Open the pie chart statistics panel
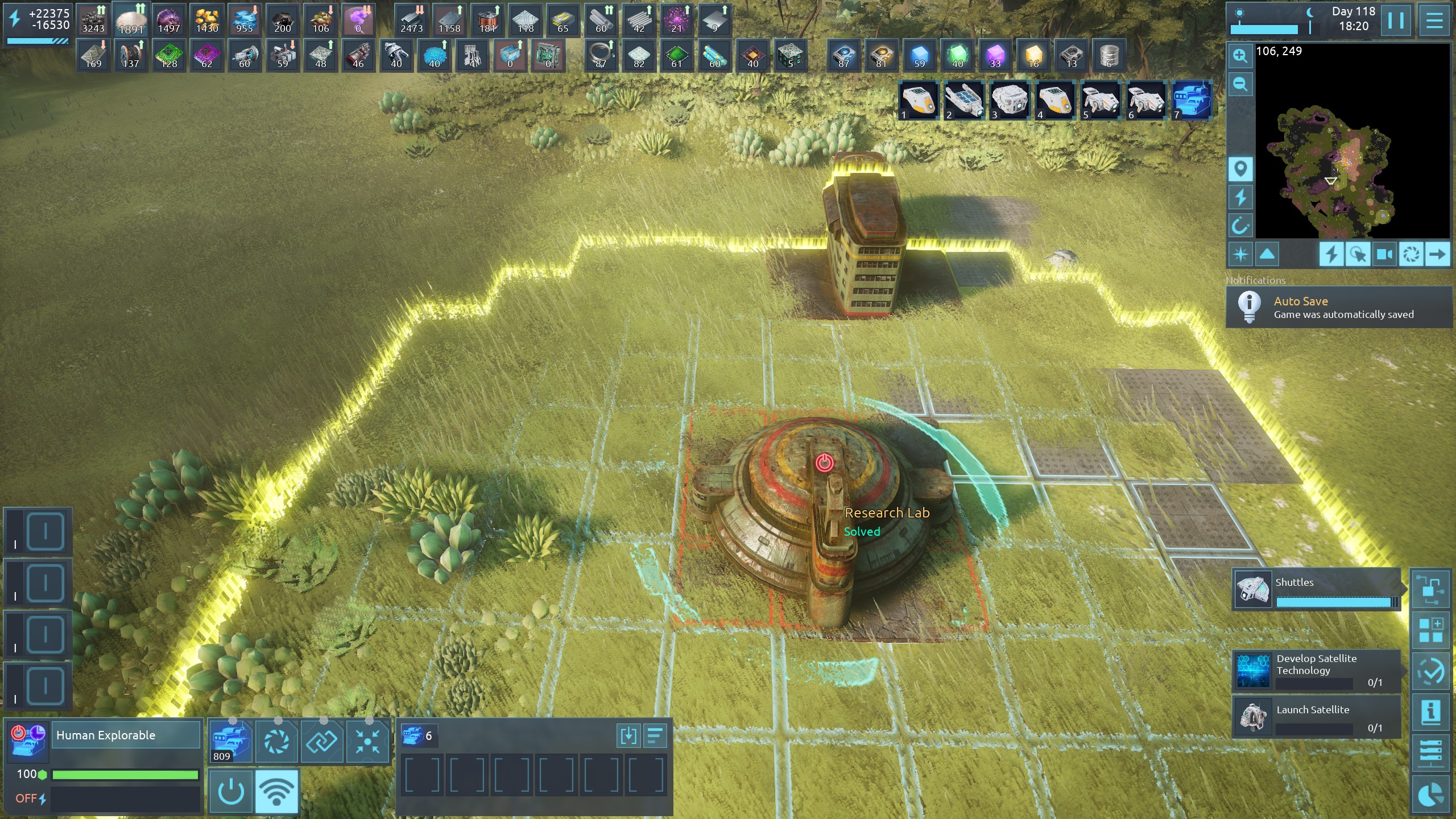Viewport: 1456px width, 819px height. [x=1430, y=795]
